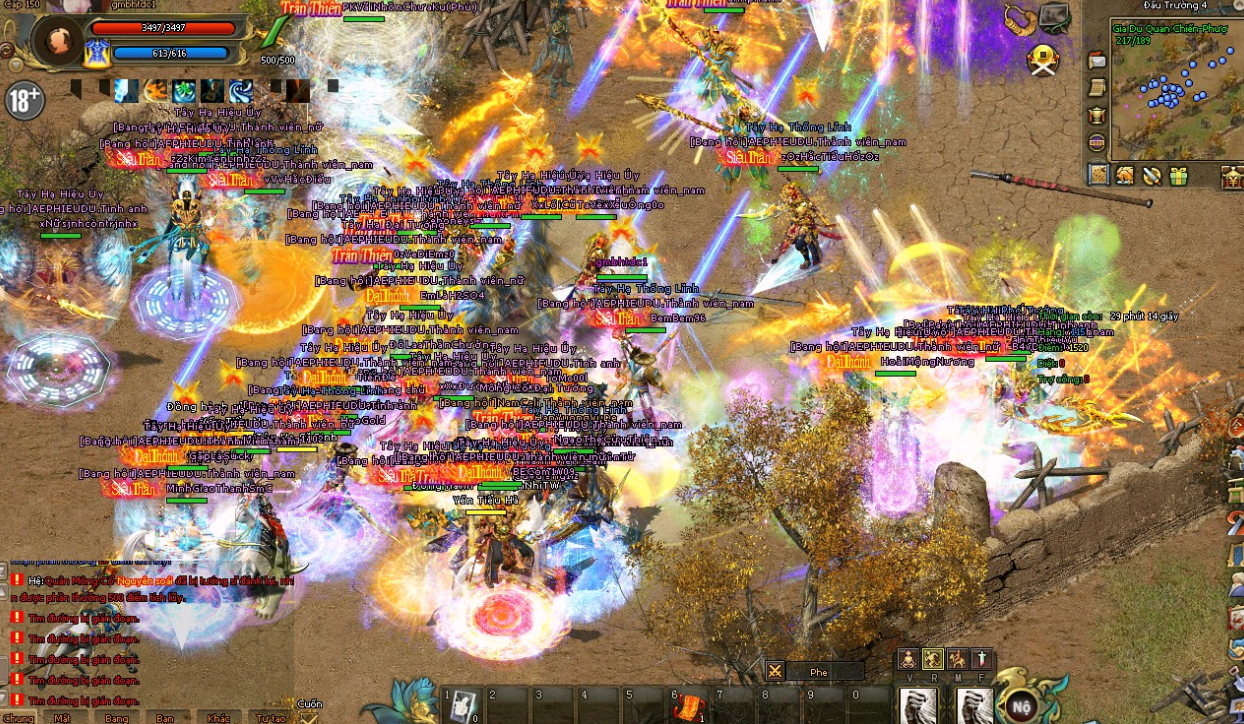Toggle the meditation pose icon
1244x724 pixels.
point(907,658)
